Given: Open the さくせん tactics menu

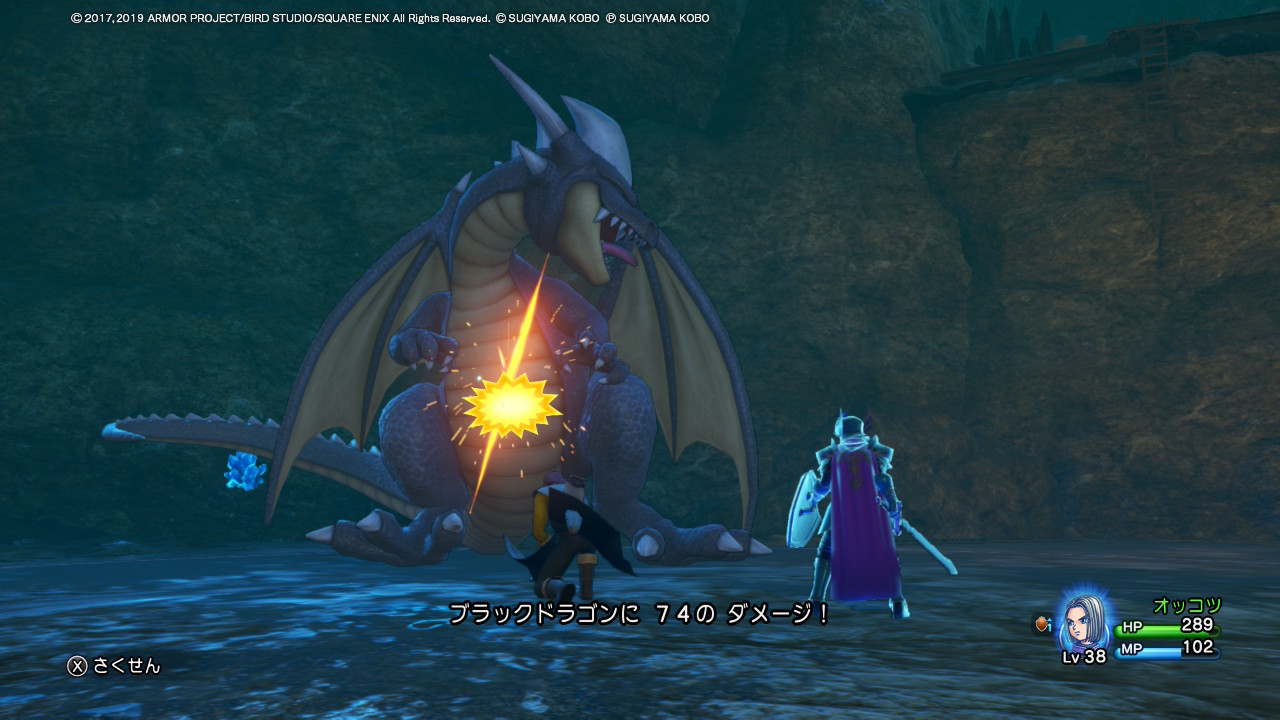Looking at the screenshot, I should click(x=114, y=666).
